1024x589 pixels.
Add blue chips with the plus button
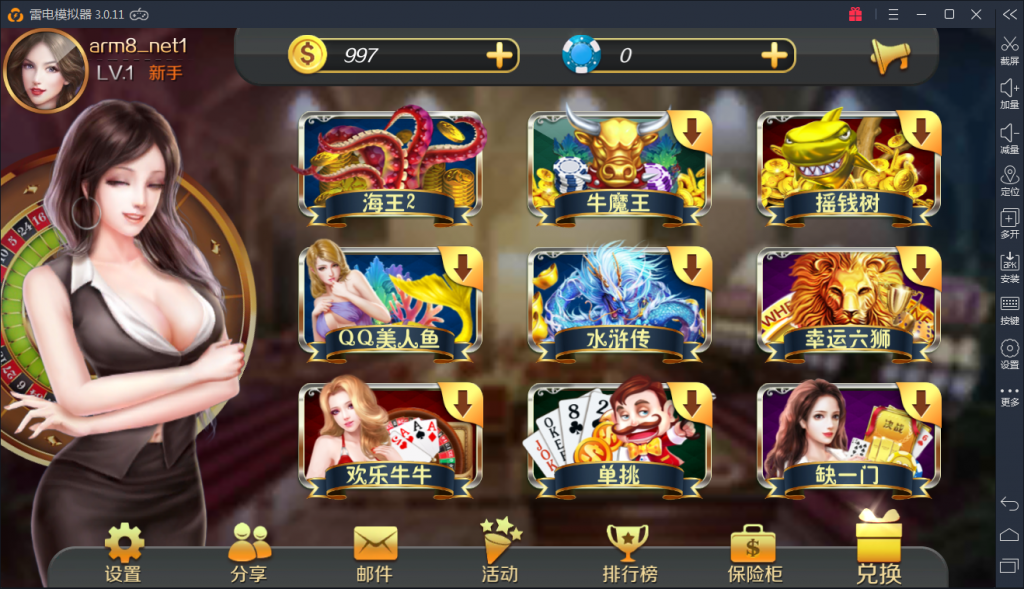[775, 55]
